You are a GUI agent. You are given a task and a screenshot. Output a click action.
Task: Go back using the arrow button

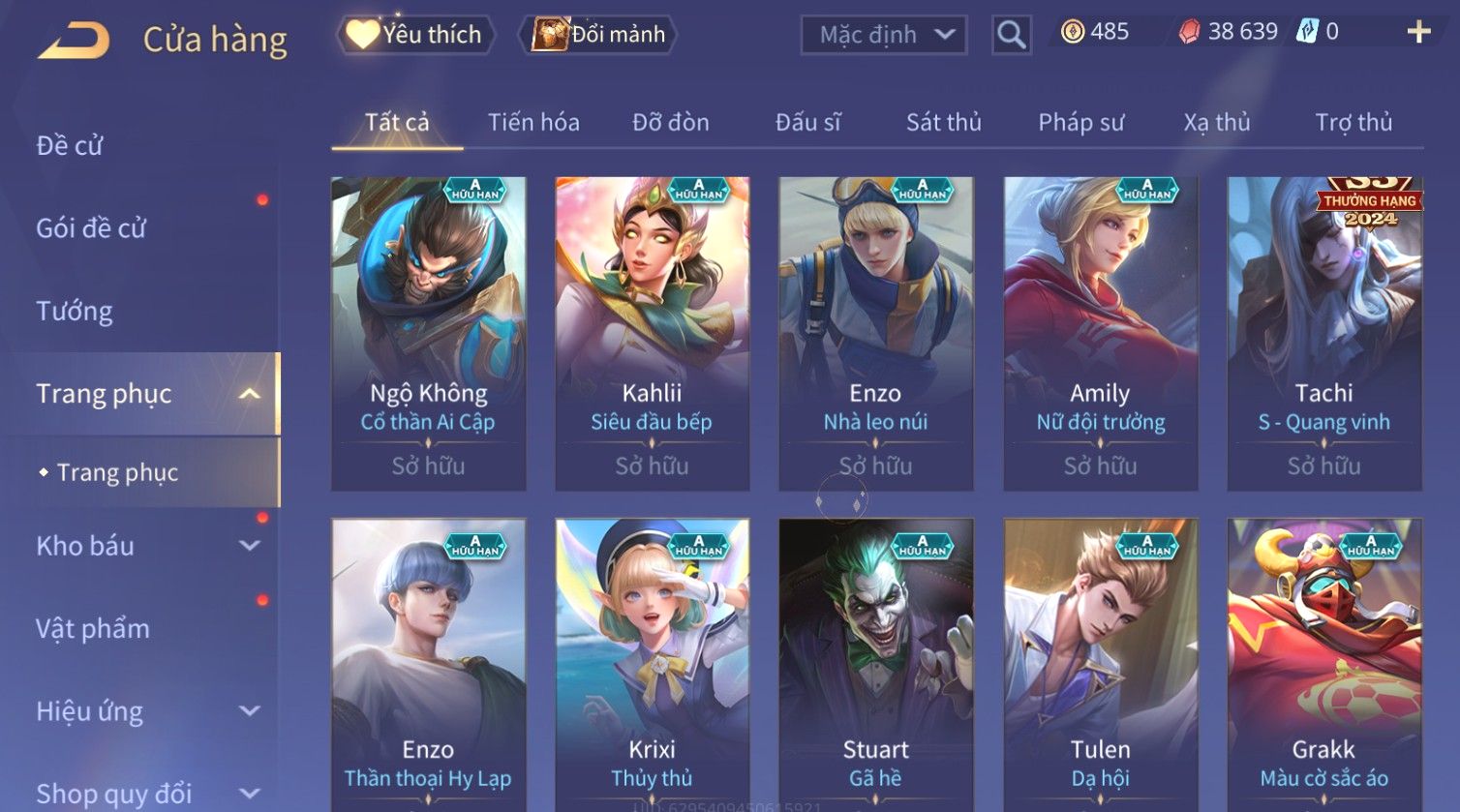click(x=74, y=41)
